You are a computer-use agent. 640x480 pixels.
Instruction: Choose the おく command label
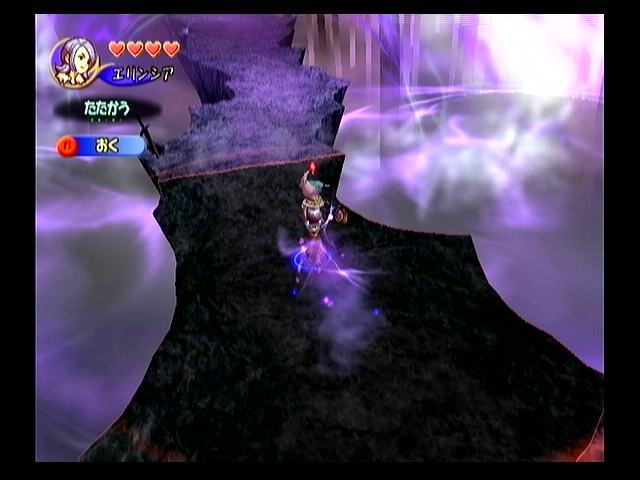[x=108, y=146]
